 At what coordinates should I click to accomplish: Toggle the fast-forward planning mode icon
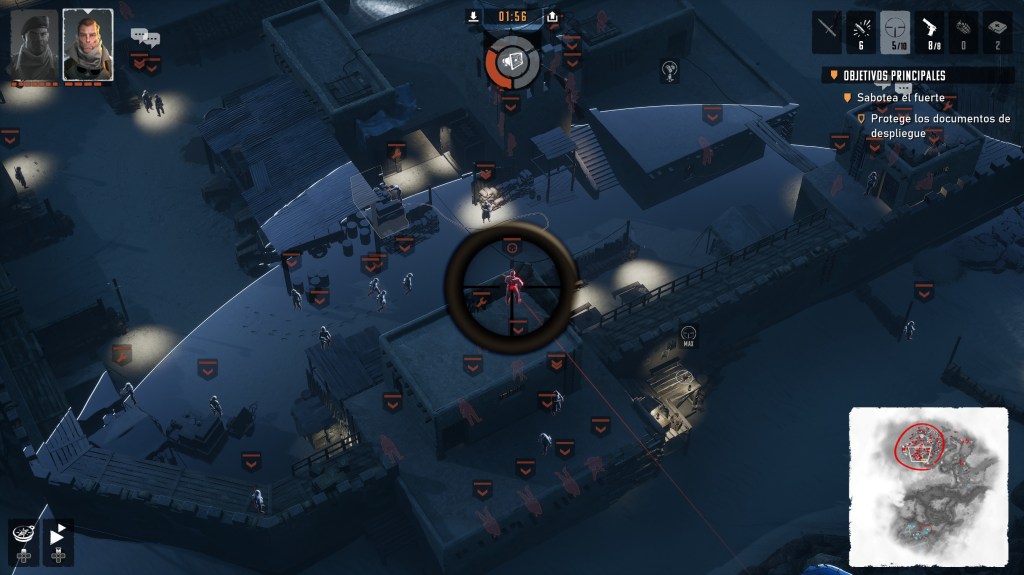(x=58, y=533)
